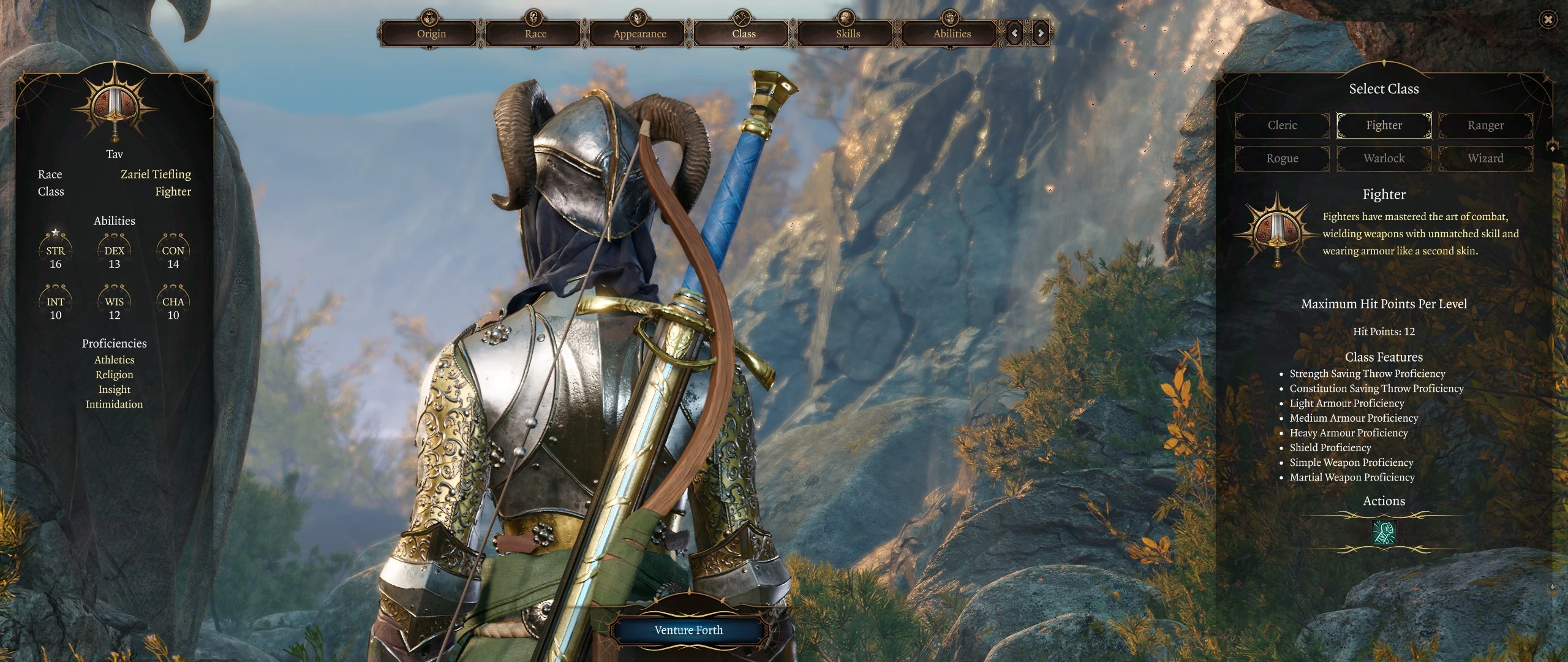The image size is (1568, 662).
Task: Click the next tab arrow
Action: (x=1041, y=33)
